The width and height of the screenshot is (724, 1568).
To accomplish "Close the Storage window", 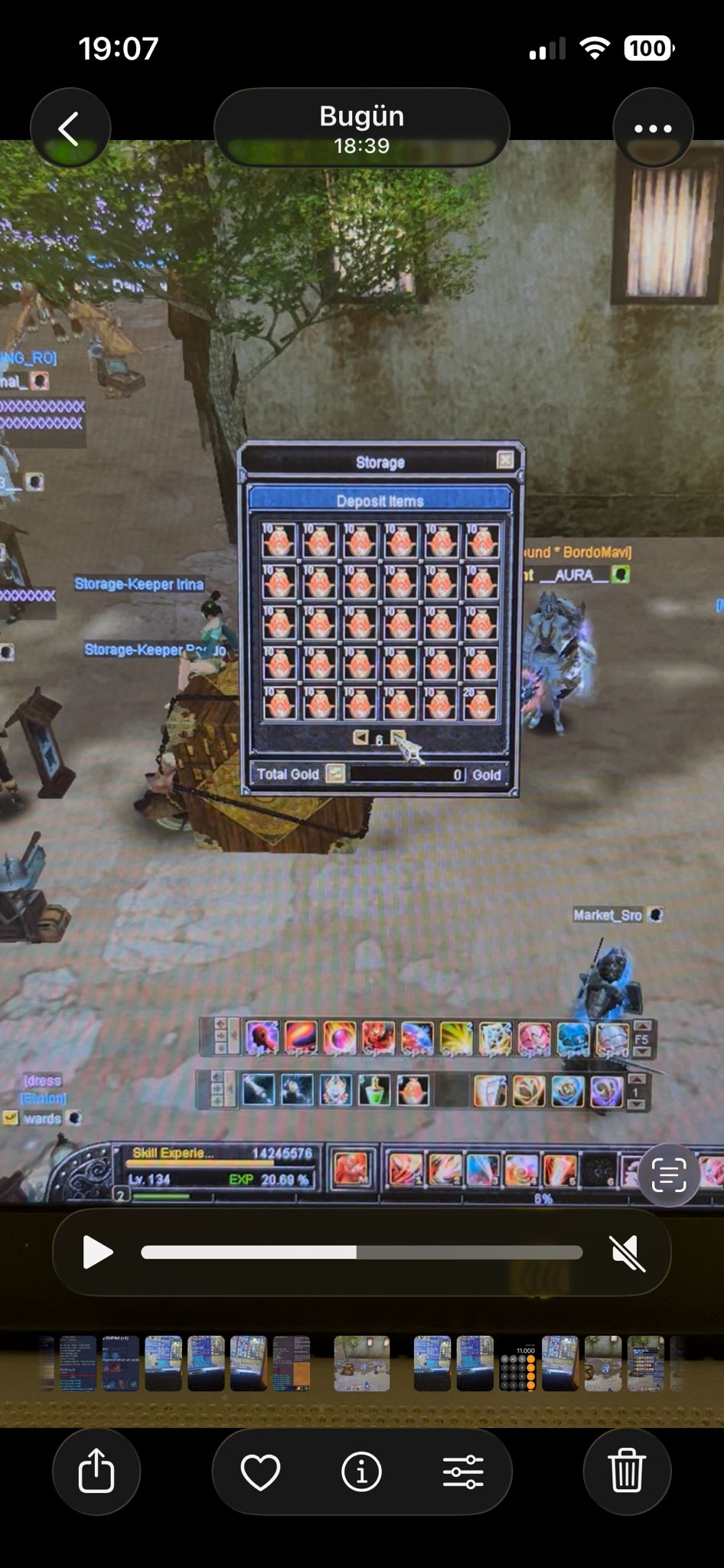I will (505, 459).
